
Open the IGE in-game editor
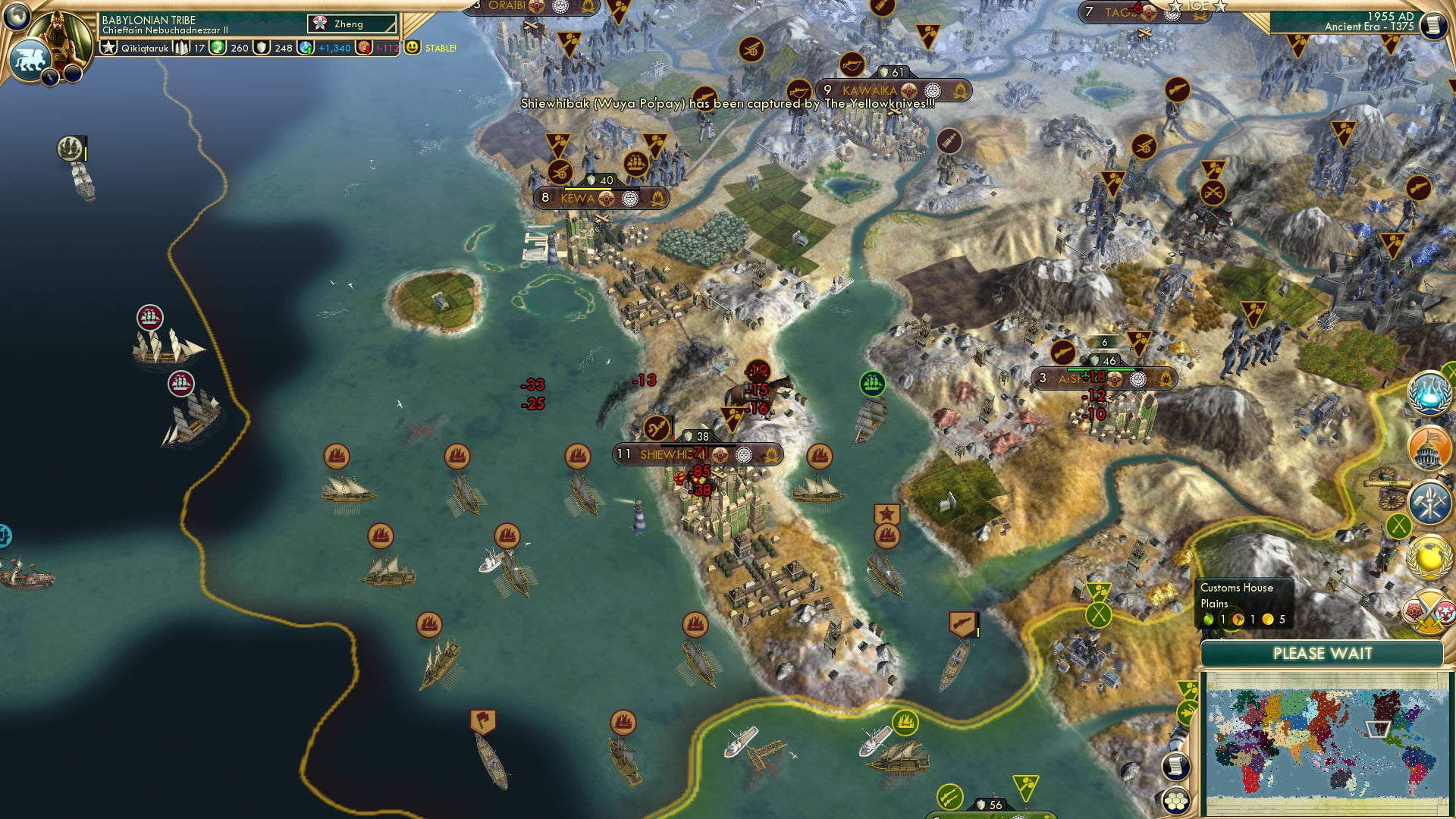1197,6
